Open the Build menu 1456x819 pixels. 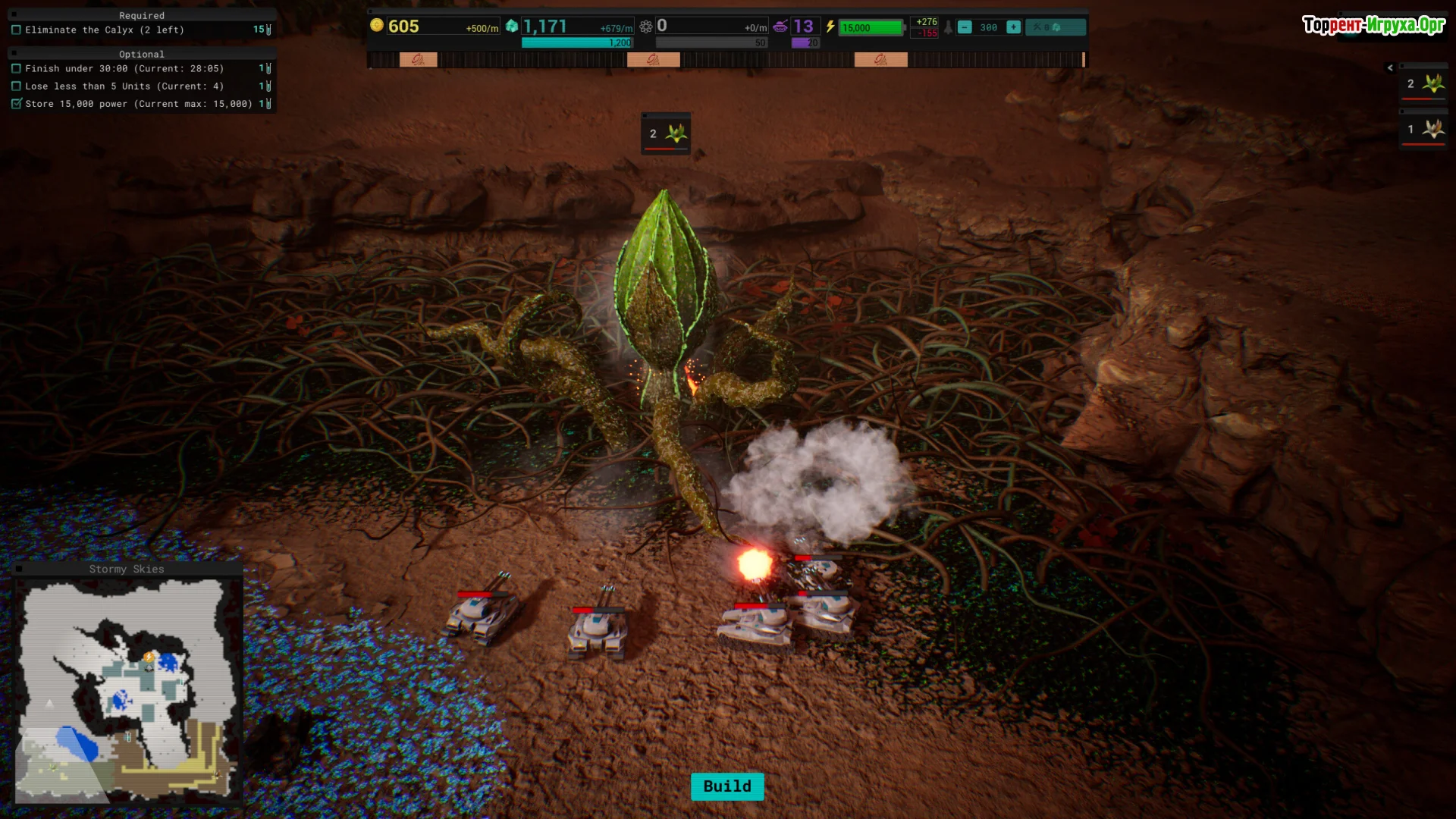pos(726,786)
